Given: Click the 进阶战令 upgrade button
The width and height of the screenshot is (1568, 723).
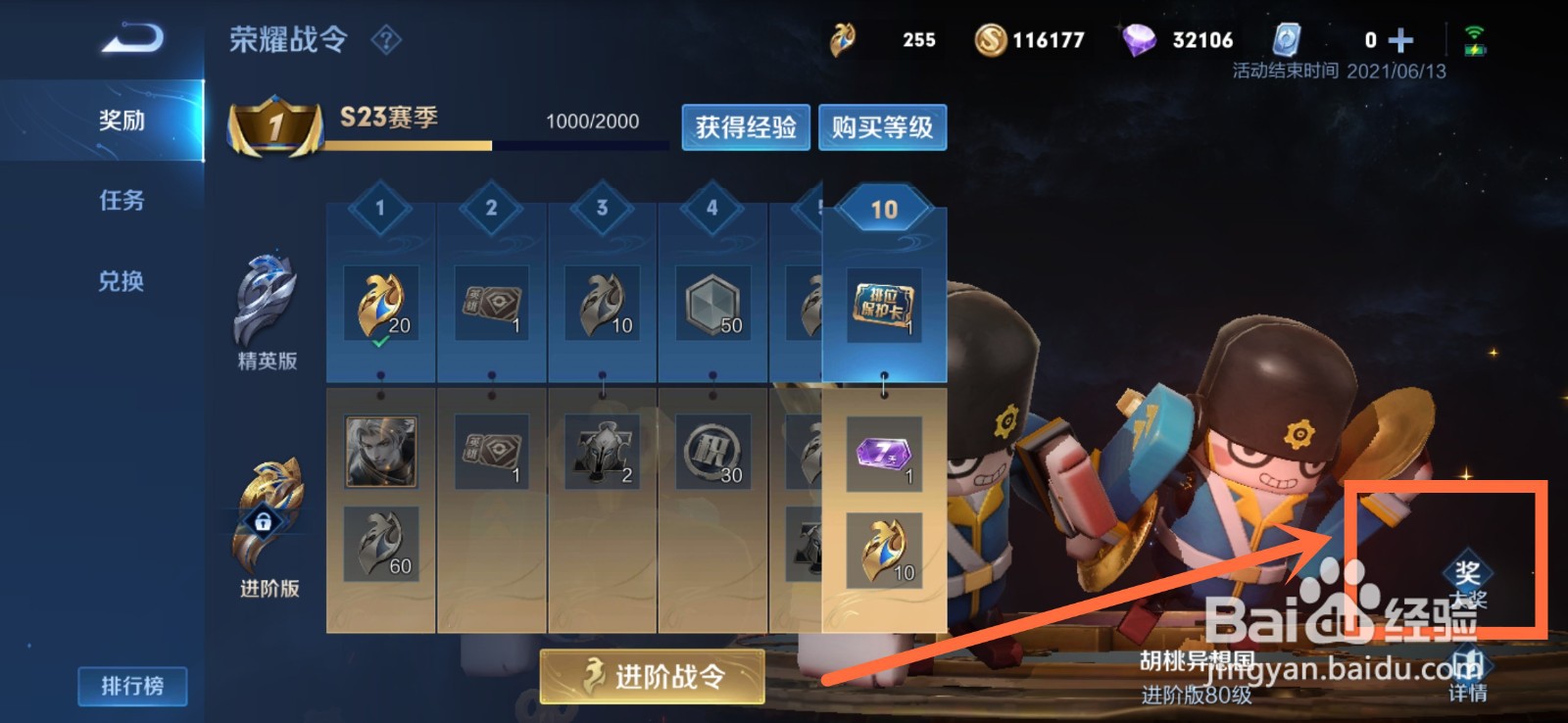Looking at the screenshot, I should tap(654, 676).
